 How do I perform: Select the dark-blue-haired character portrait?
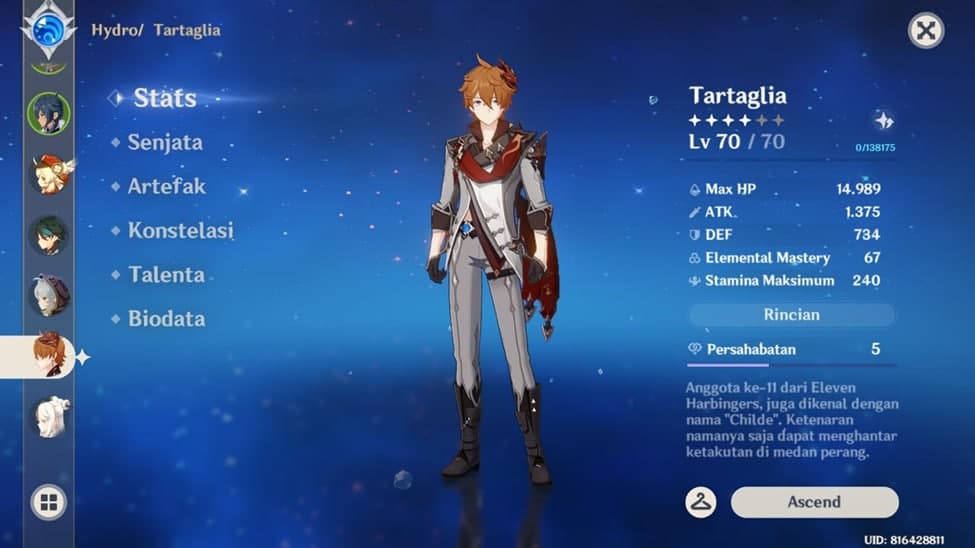tap(48, 114)
